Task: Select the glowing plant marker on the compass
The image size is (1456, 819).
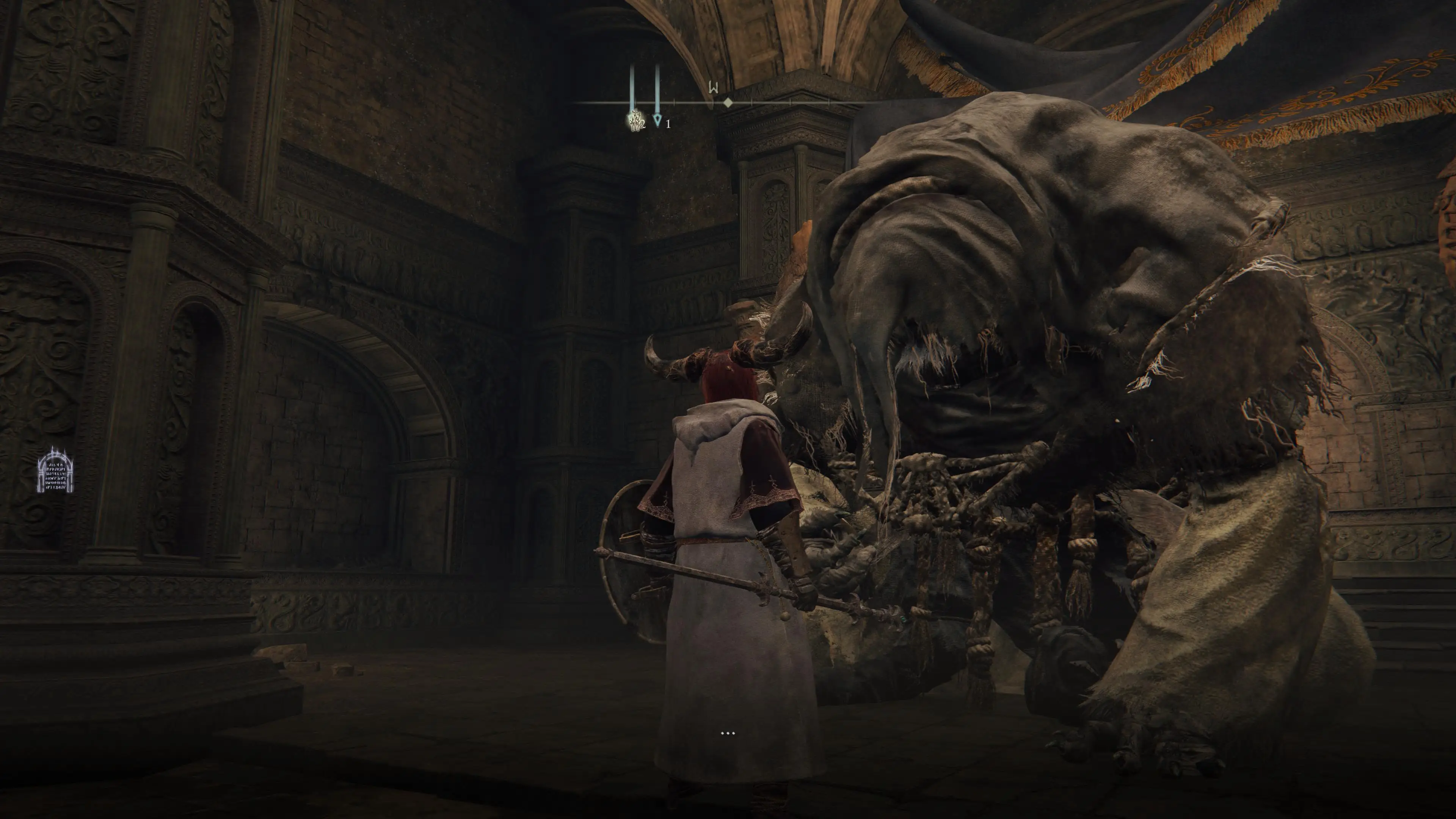Action: (635, 121)
